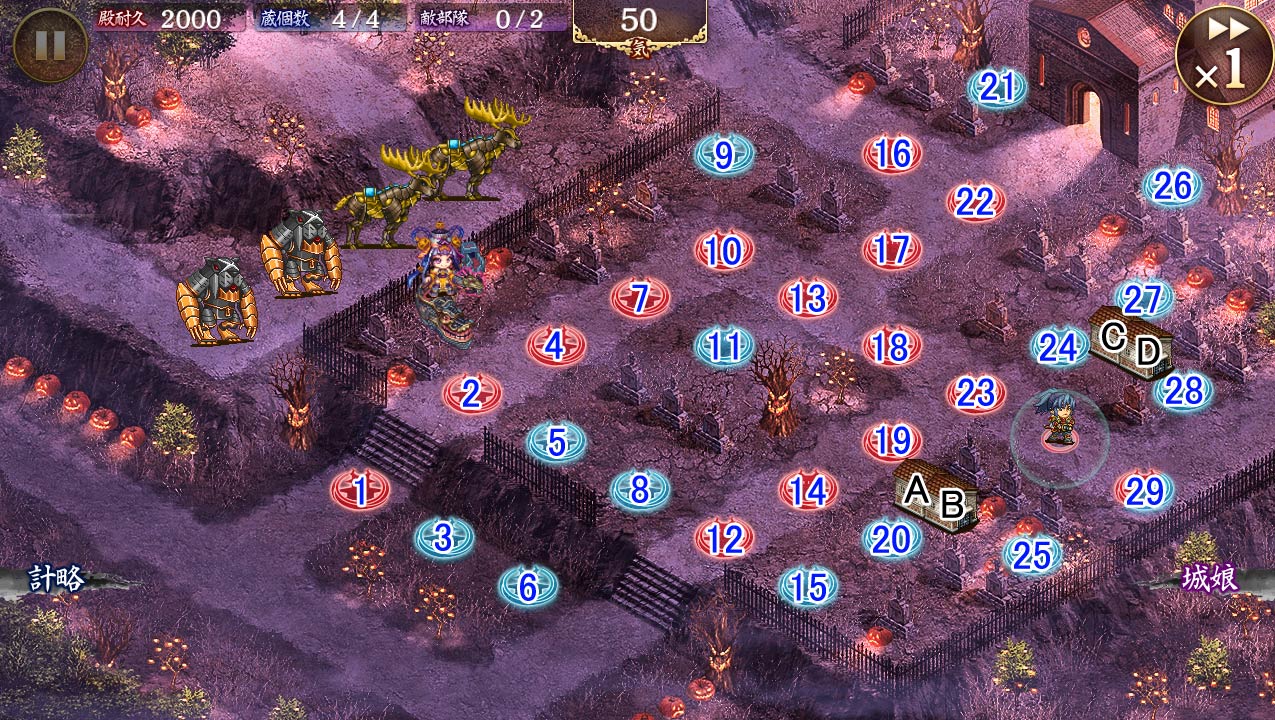Pause the battle with the pause button
Screen dimensions: 1275x720
click(50, 45)
